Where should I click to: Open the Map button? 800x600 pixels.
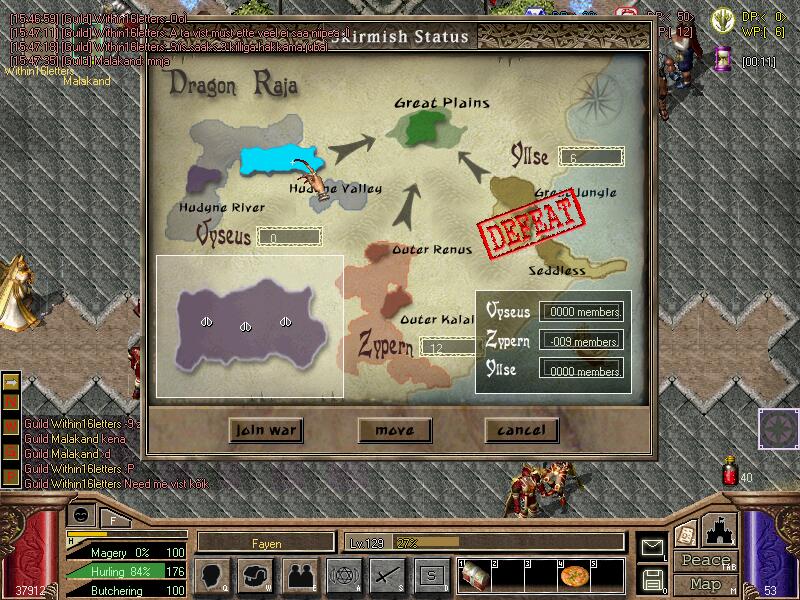pos(705,584)
